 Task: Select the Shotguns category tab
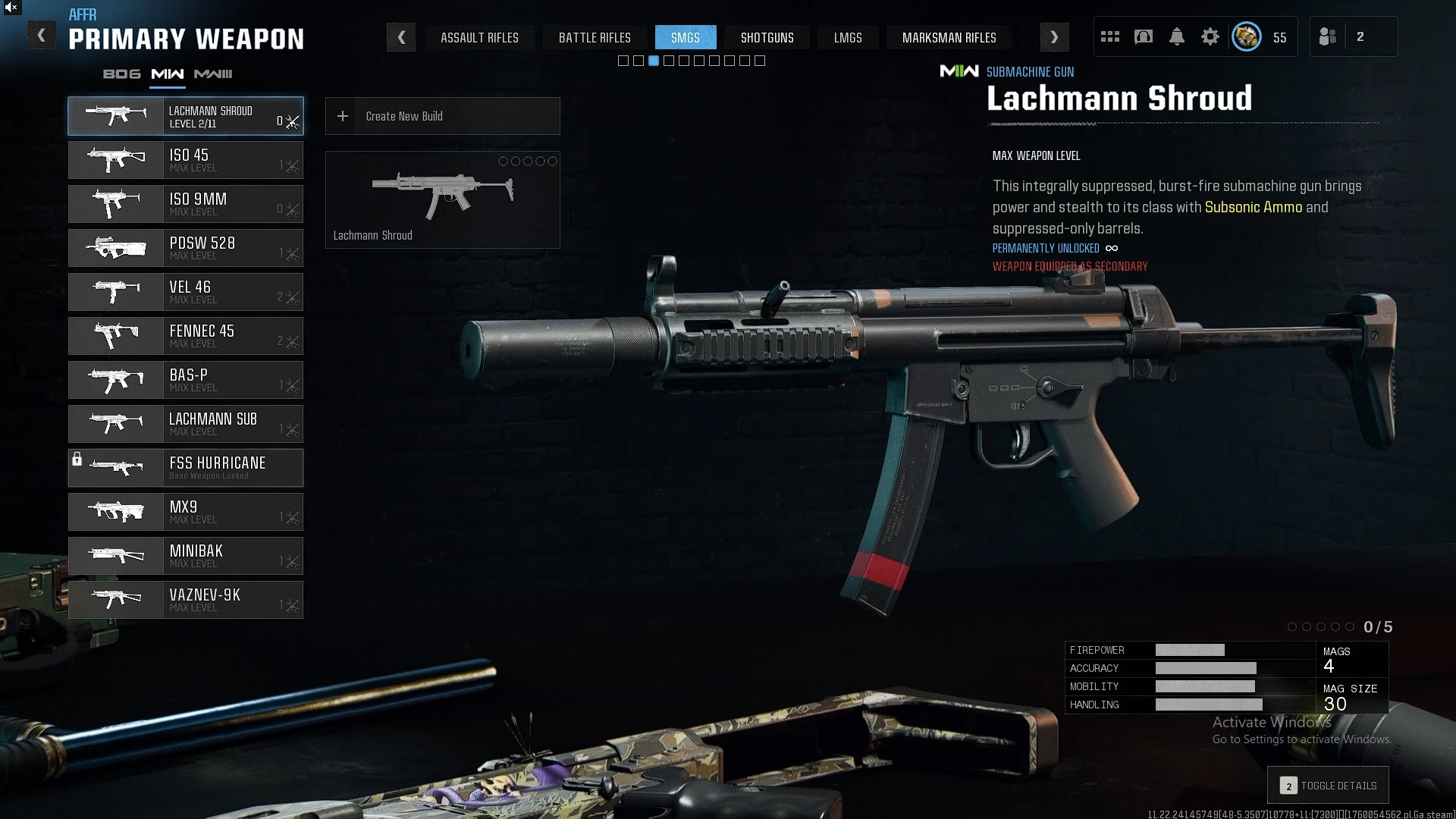(767, 37)
